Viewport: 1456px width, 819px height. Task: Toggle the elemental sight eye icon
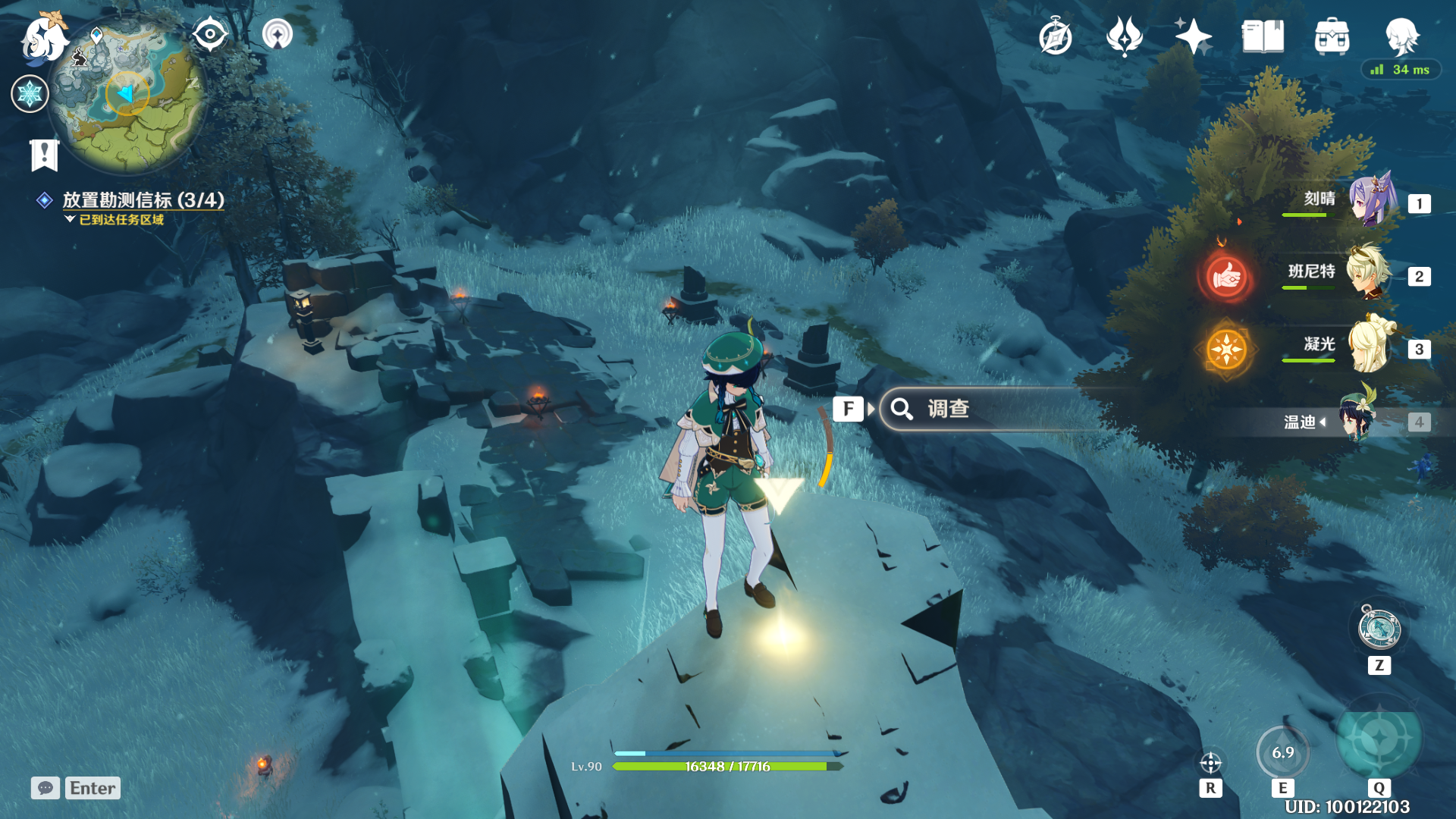coord(210,34)
